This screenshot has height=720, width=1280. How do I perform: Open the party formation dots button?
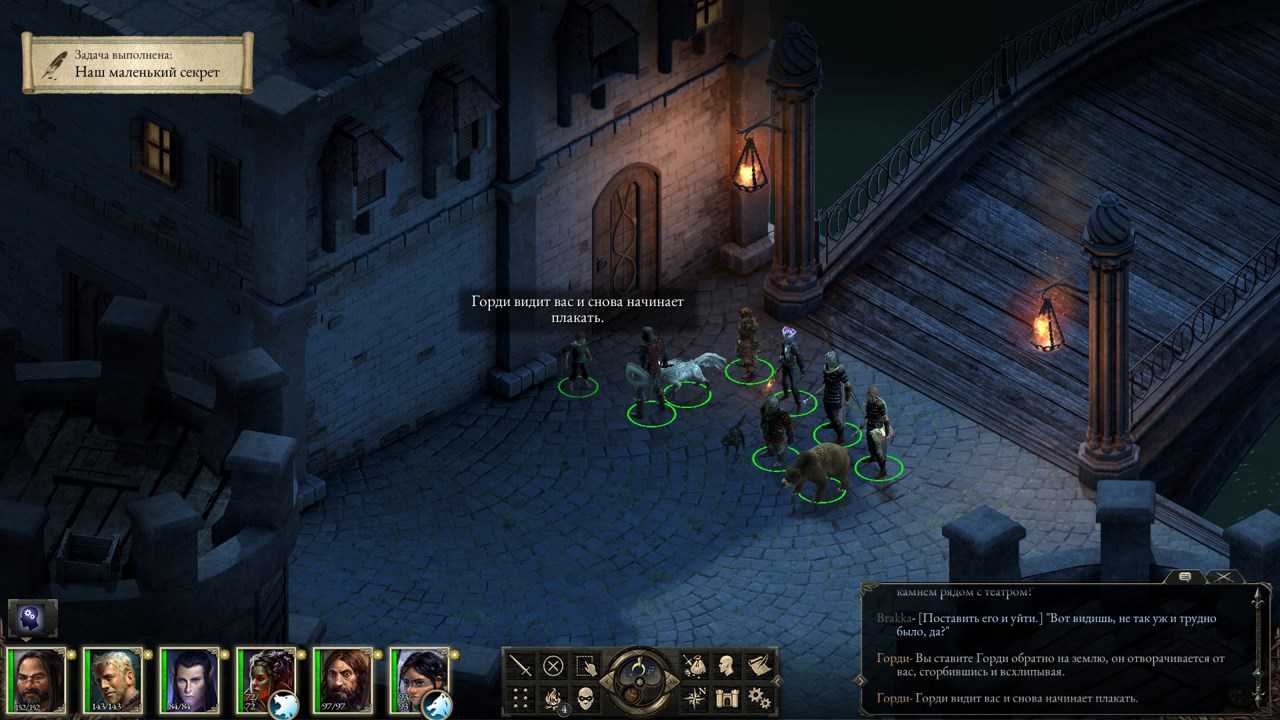(x=521, y=697)
